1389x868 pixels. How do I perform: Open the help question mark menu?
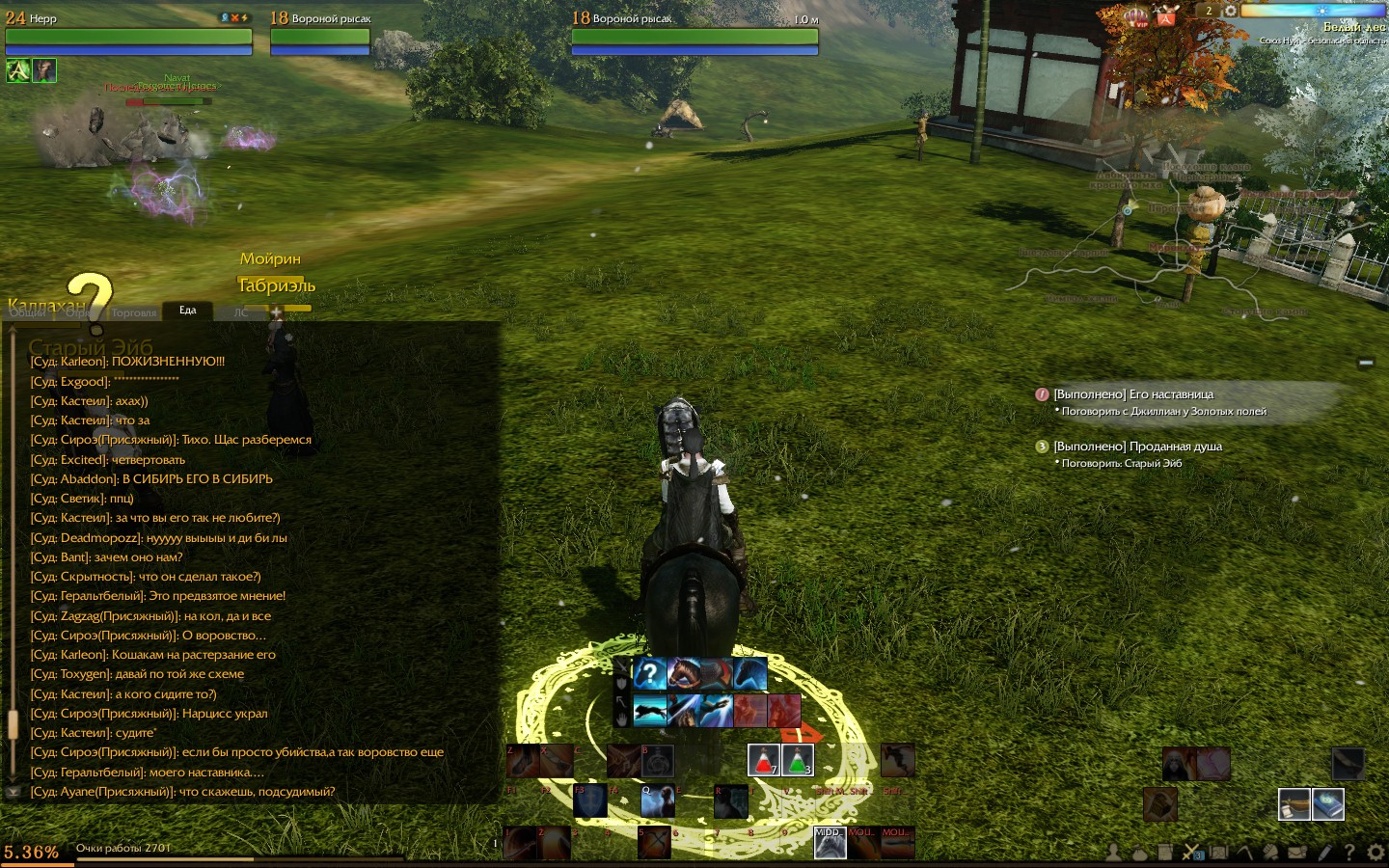click(x=1349, y=853)
